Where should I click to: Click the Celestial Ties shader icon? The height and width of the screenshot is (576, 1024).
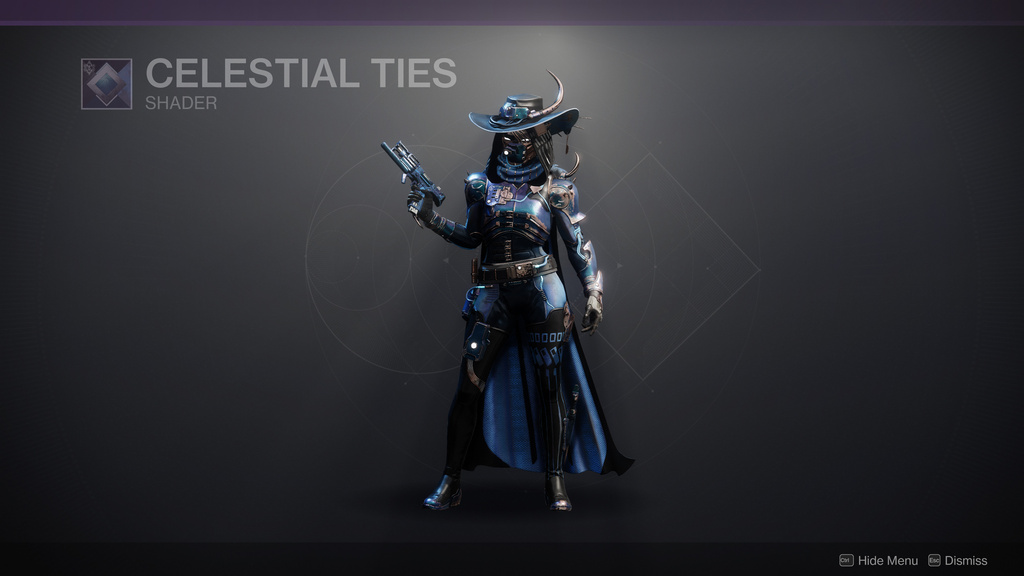(106, 84)
